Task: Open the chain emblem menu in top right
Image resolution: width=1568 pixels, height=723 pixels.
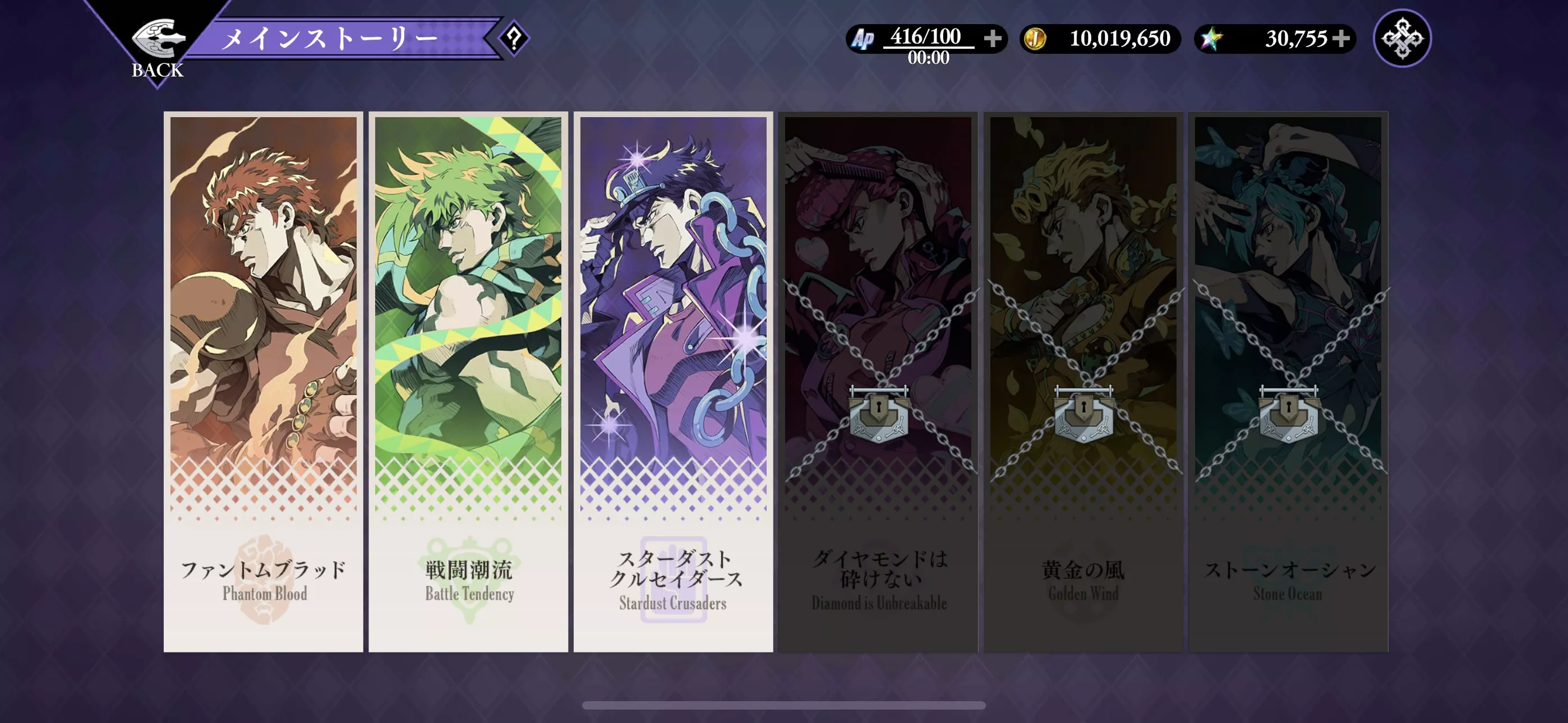Action: click(x=1403, y=38)
